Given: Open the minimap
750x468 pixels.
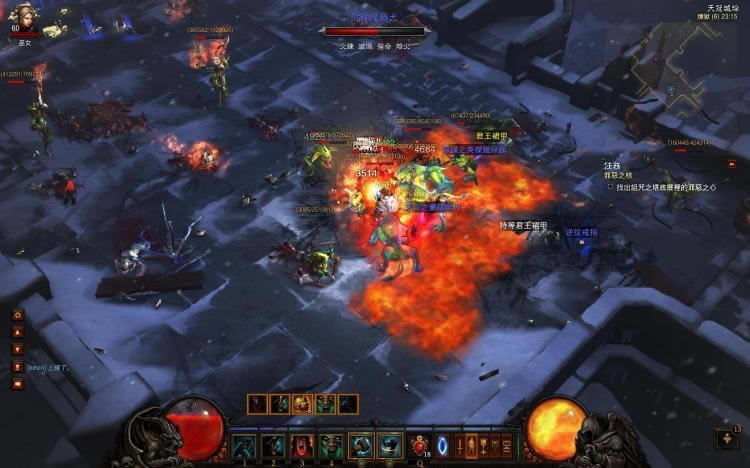Looking at the screenshot, I should [688, 65].
